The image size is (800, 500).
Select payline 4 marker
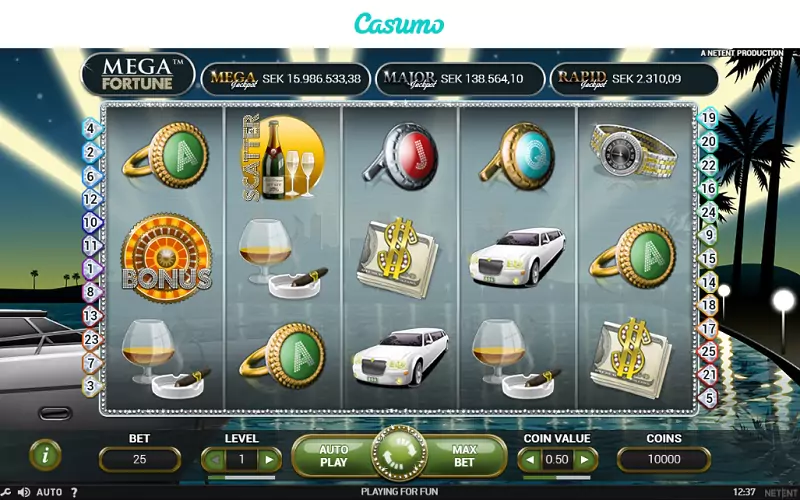90,128
